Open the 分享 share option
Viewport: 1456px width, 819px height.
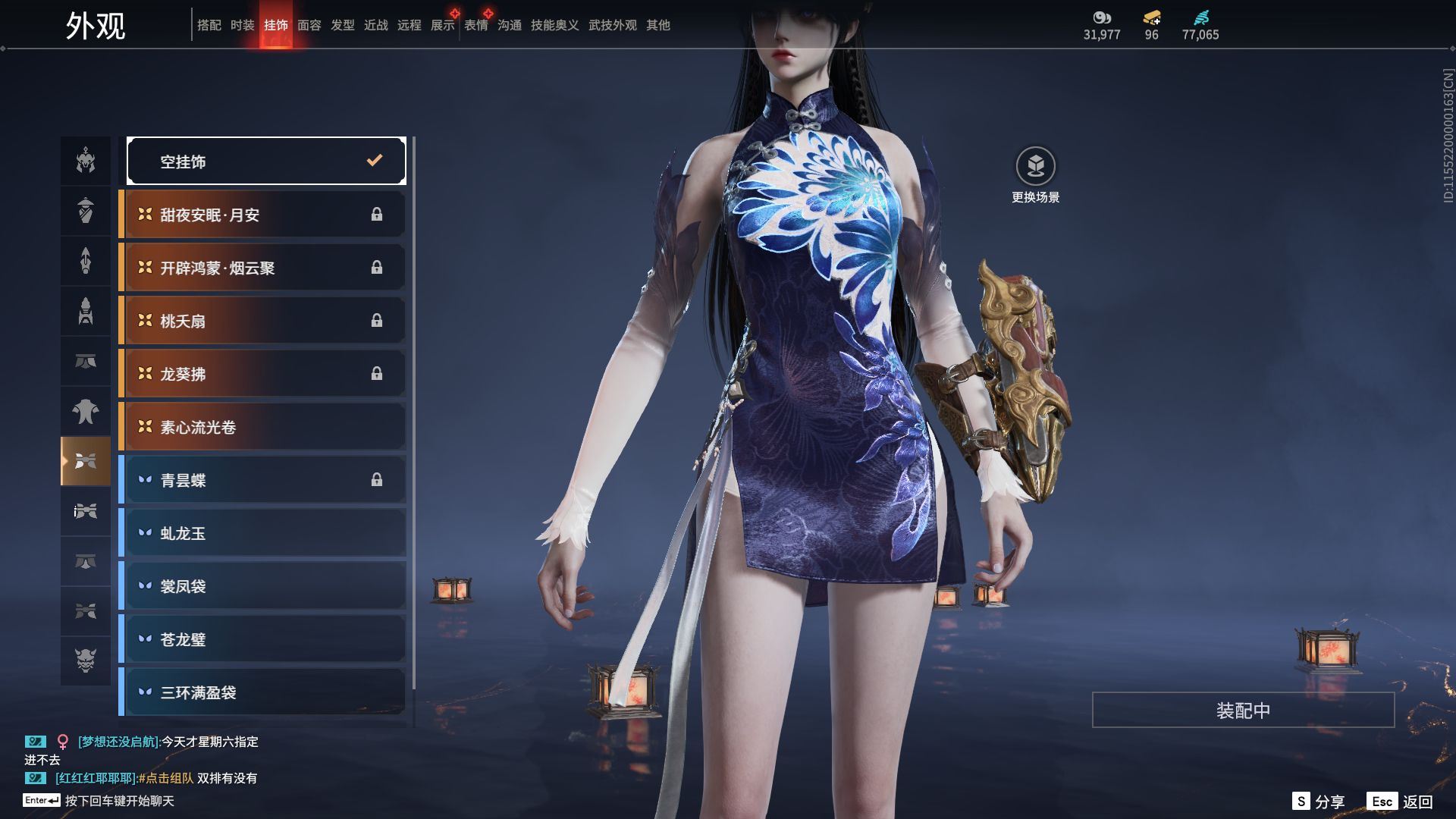click(1319, 802)
